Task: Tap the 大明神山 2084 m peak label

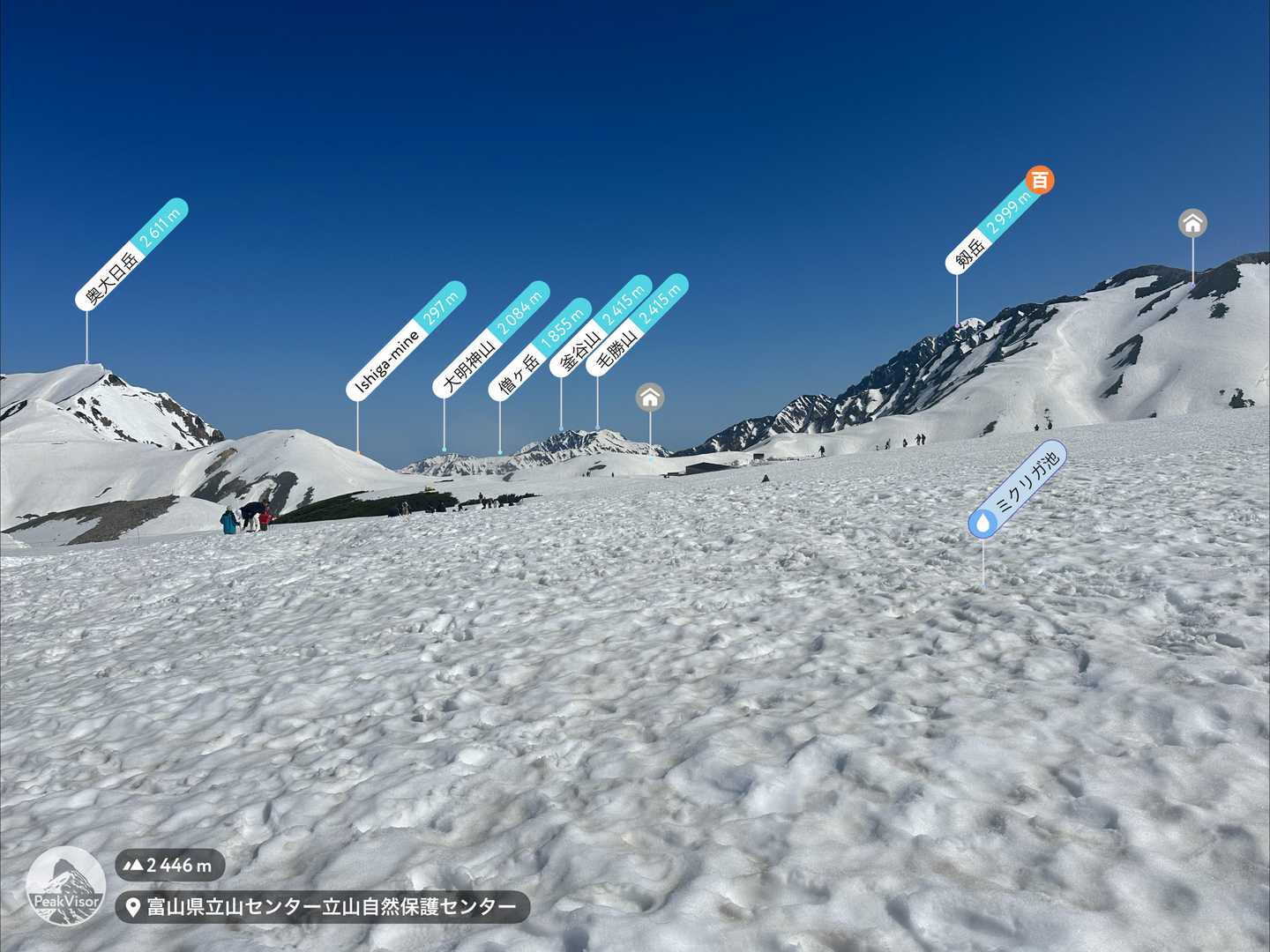Action: 491,339
